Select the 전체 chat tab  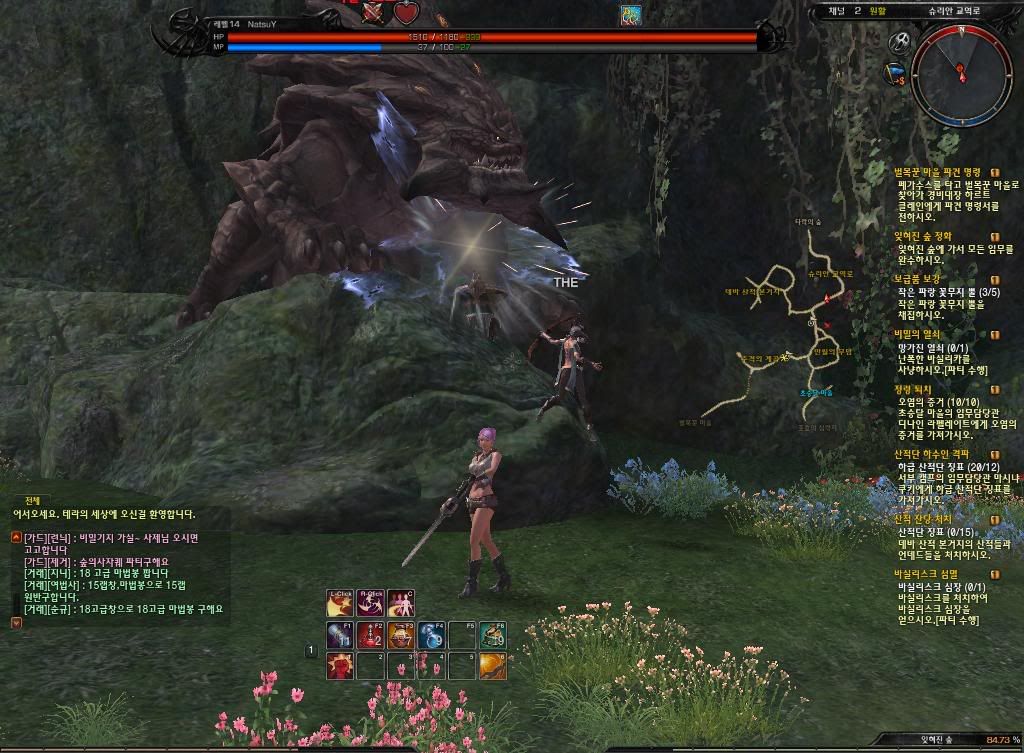(x=33, y=500)
